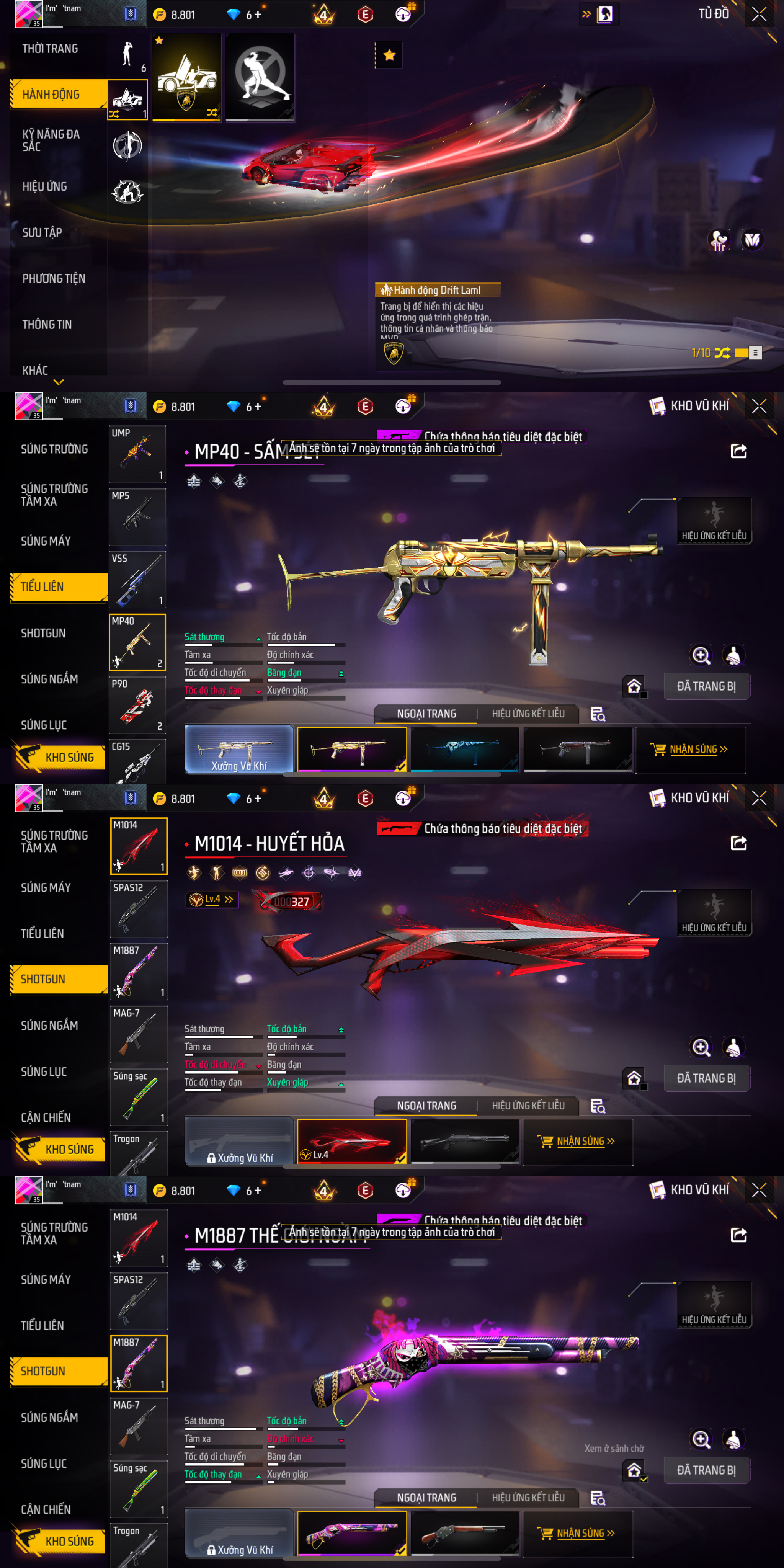Switch to KỸ NĂNG ĐA SẮC category
The height and width of the screenshot is (1568, 784).
tap(51, 140)
